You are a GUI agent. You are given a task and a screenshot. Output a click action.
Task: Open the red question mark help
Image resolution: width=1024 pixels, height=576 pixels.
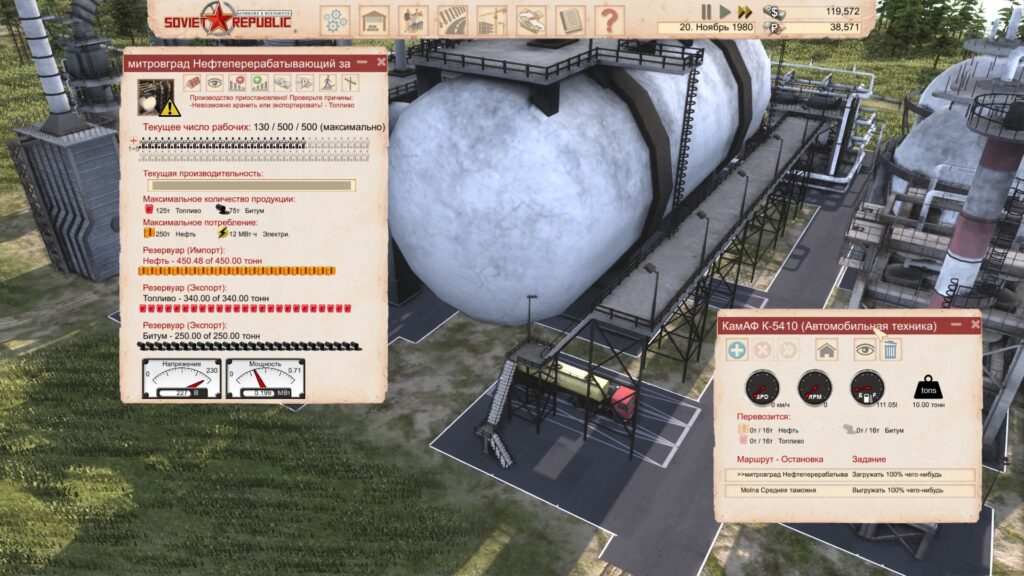click(x=608, y=20)
